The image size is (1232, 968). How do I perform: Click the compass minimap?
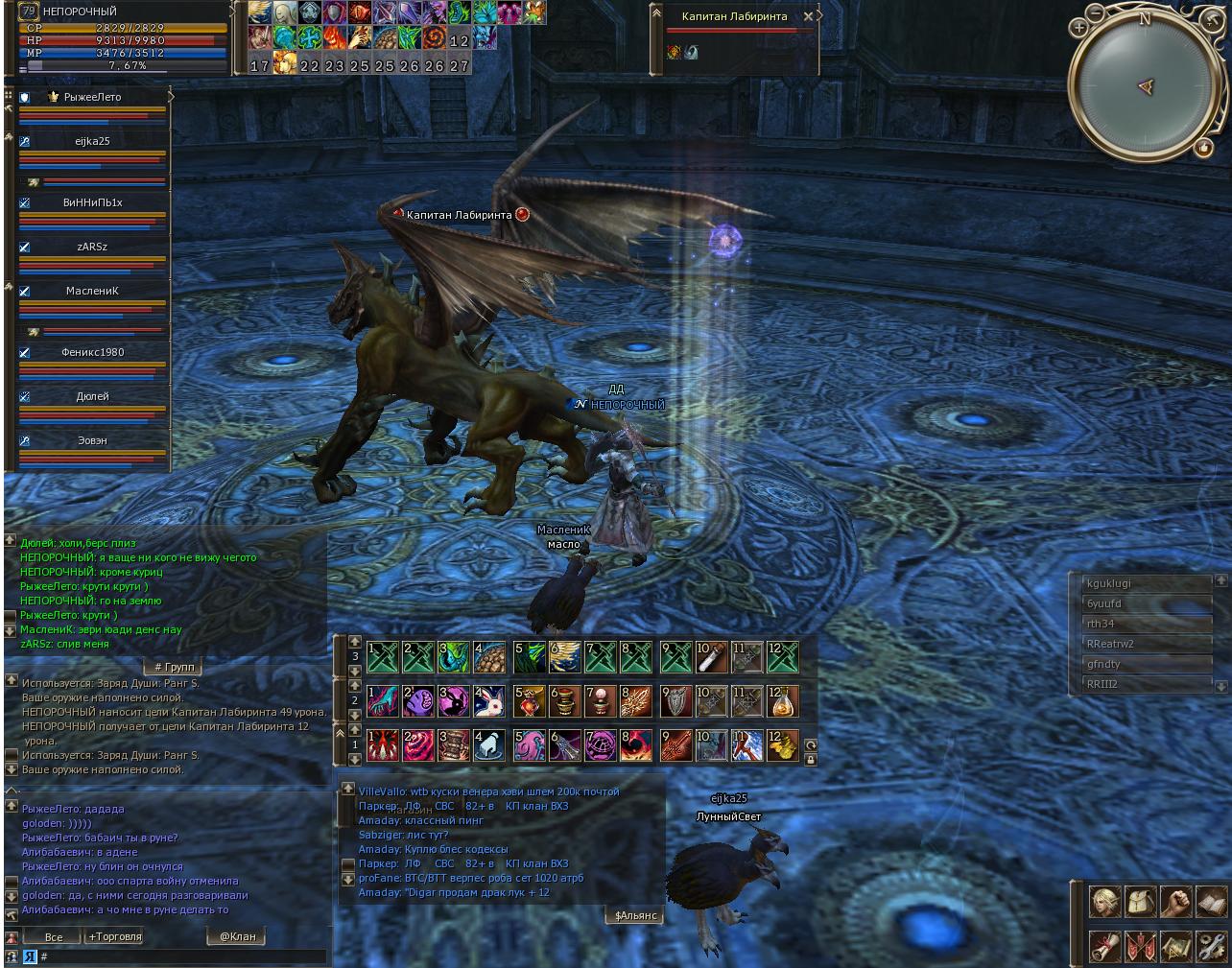[x=1144, y=87]
